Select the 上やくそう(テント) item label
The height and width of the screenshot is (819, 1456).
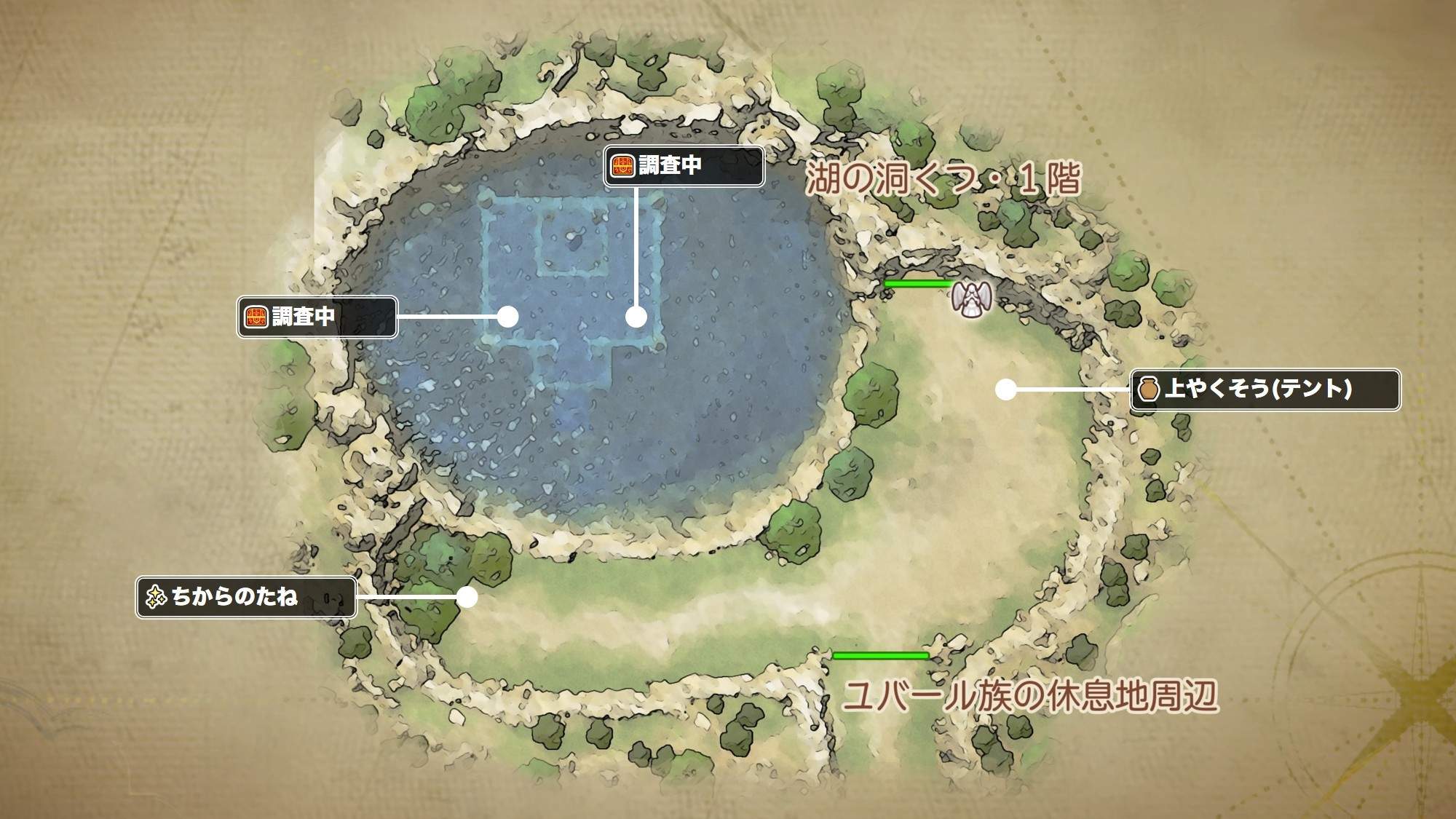pos(1265,389)
